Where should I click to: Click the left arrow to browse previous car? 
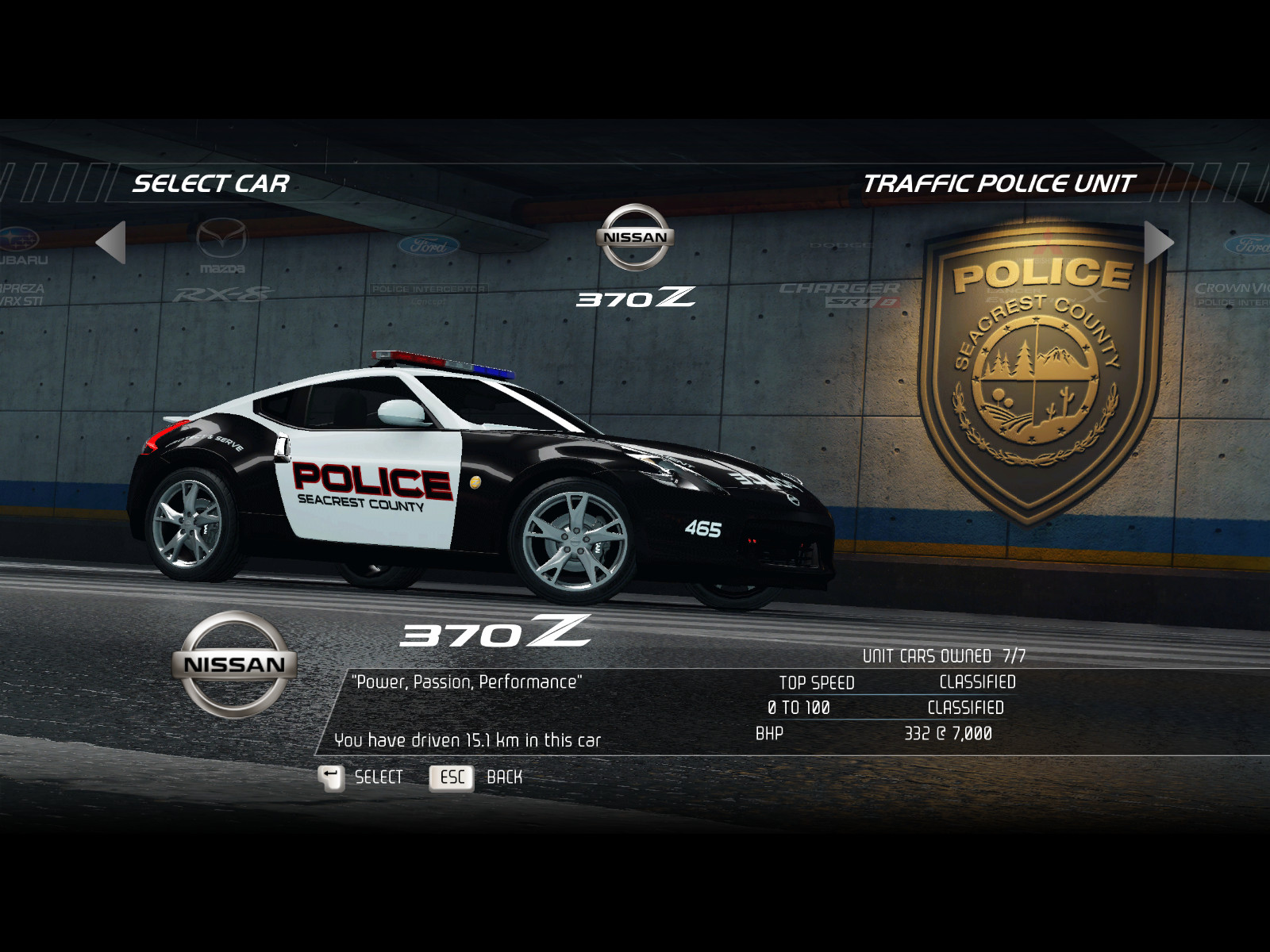coord(112,242)
